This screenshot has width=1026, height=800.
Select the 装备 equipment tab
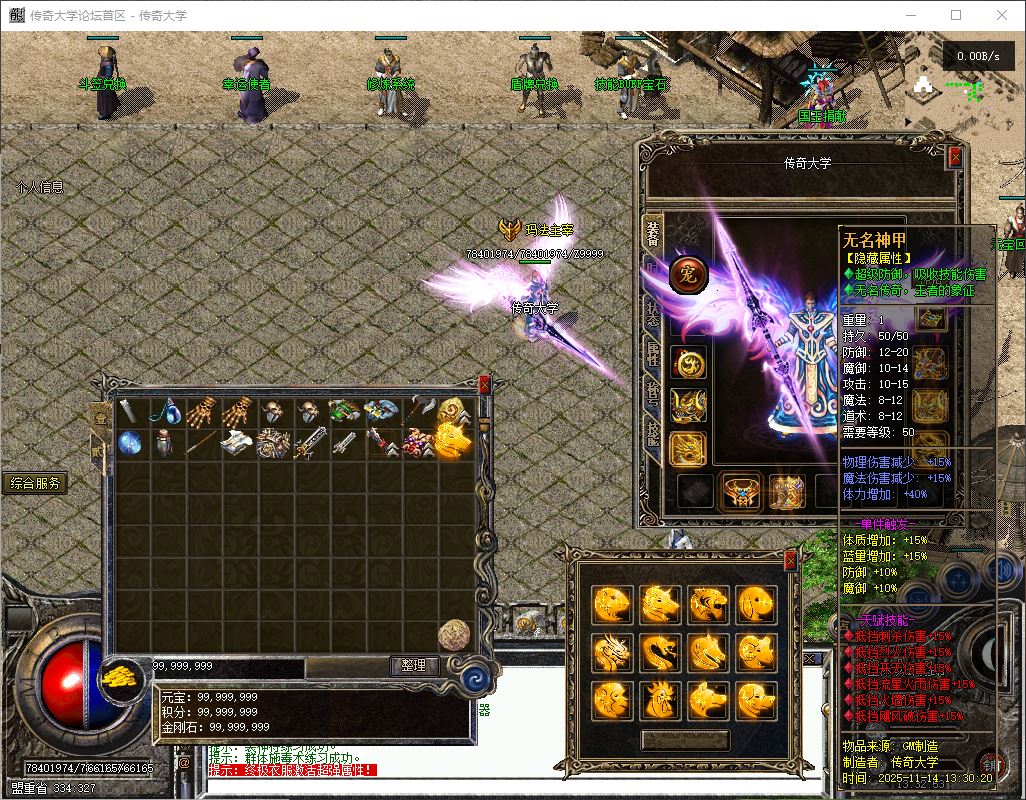(x=652, y=232)
